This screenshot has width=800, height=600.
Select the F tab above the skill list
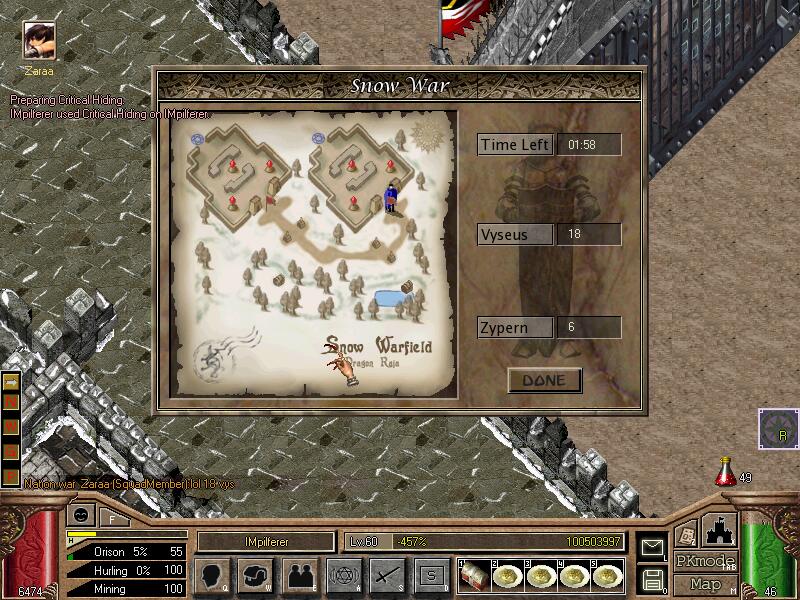pyautogui.click(x=111, y=518)
